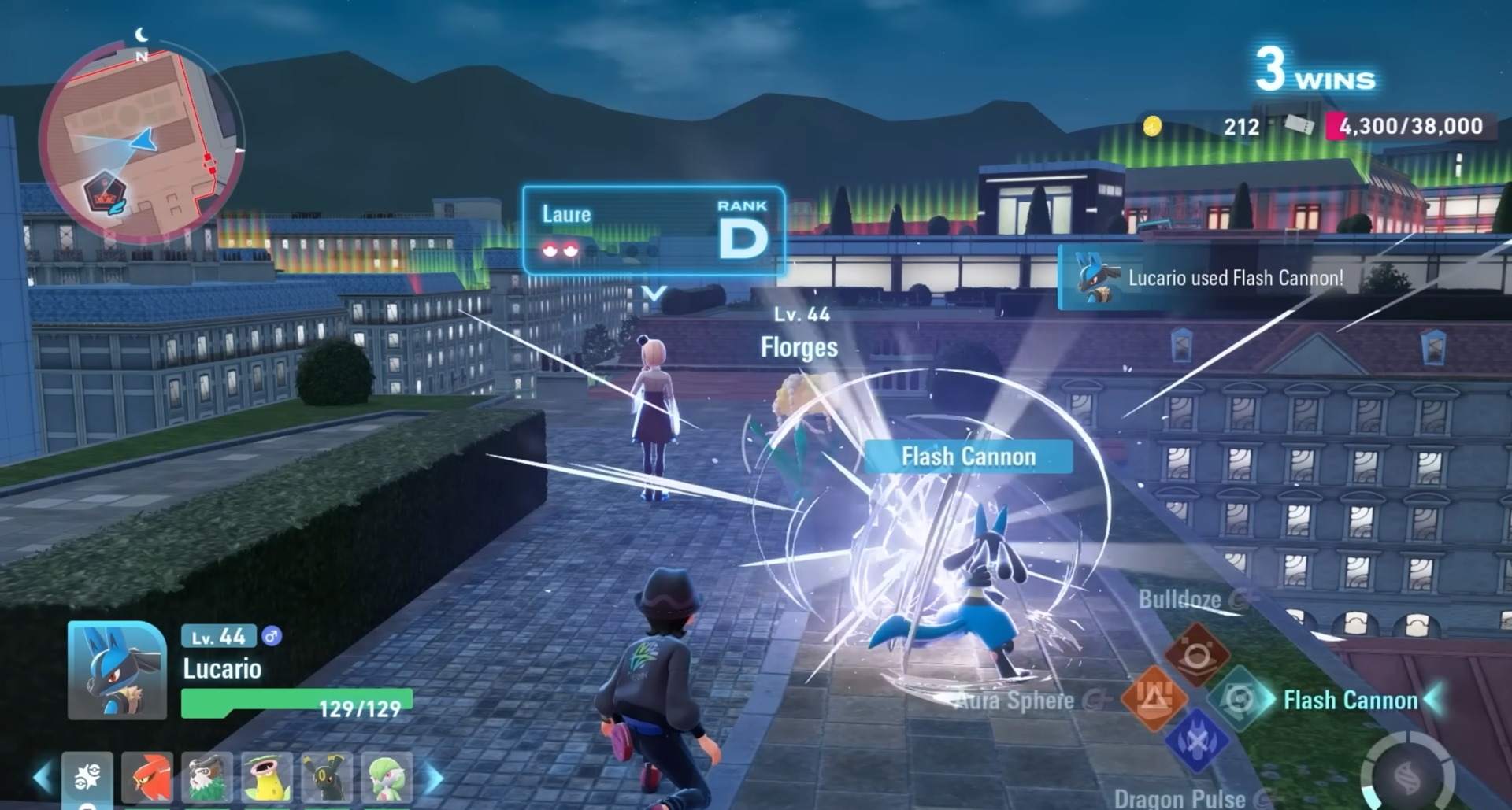Select the brown-and-green Pokémon party slot
This screenshot has width=1512, height=810.
[x=207, y=777]
